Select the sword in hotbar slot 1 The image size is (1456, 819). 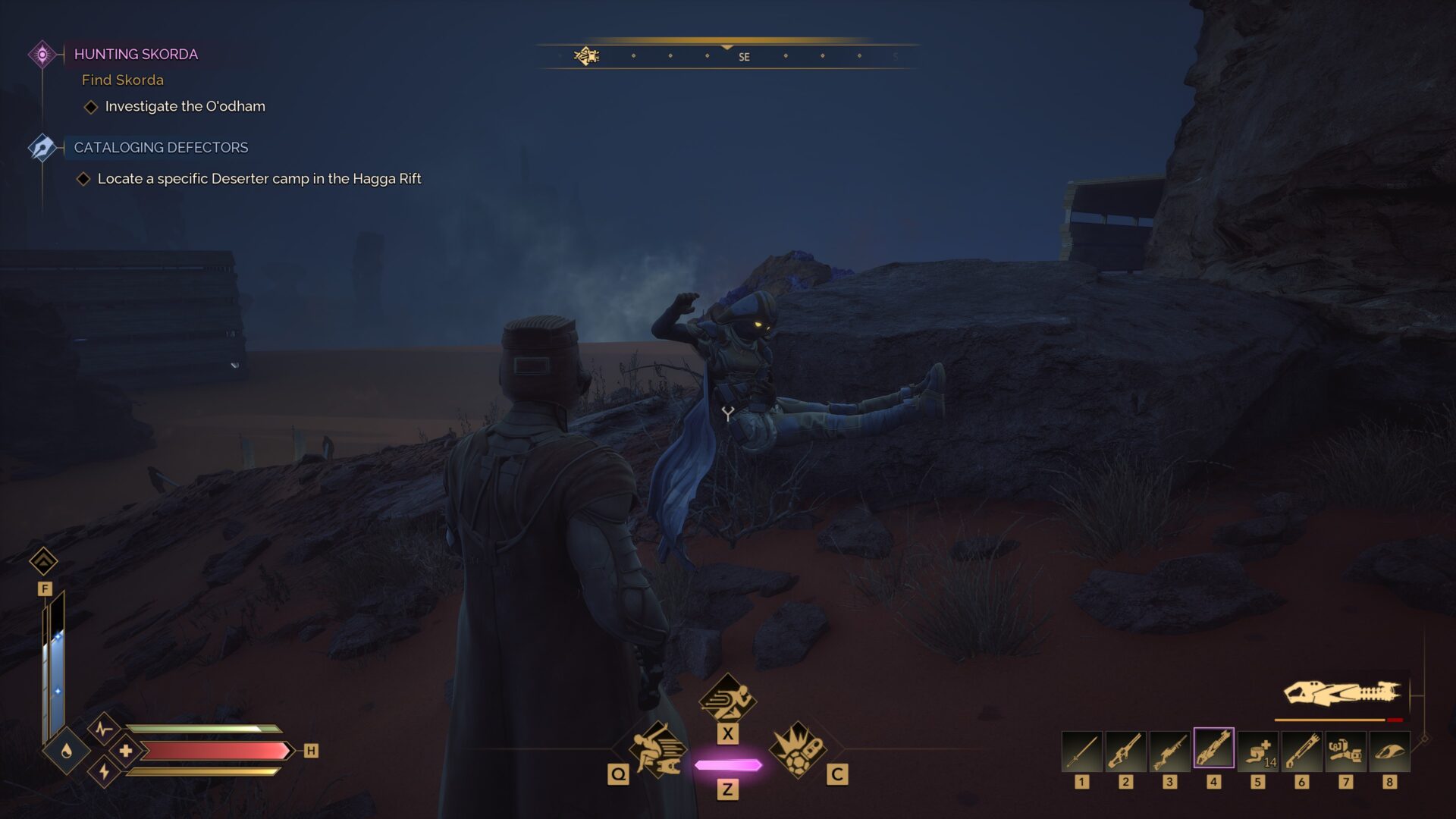1082,750
